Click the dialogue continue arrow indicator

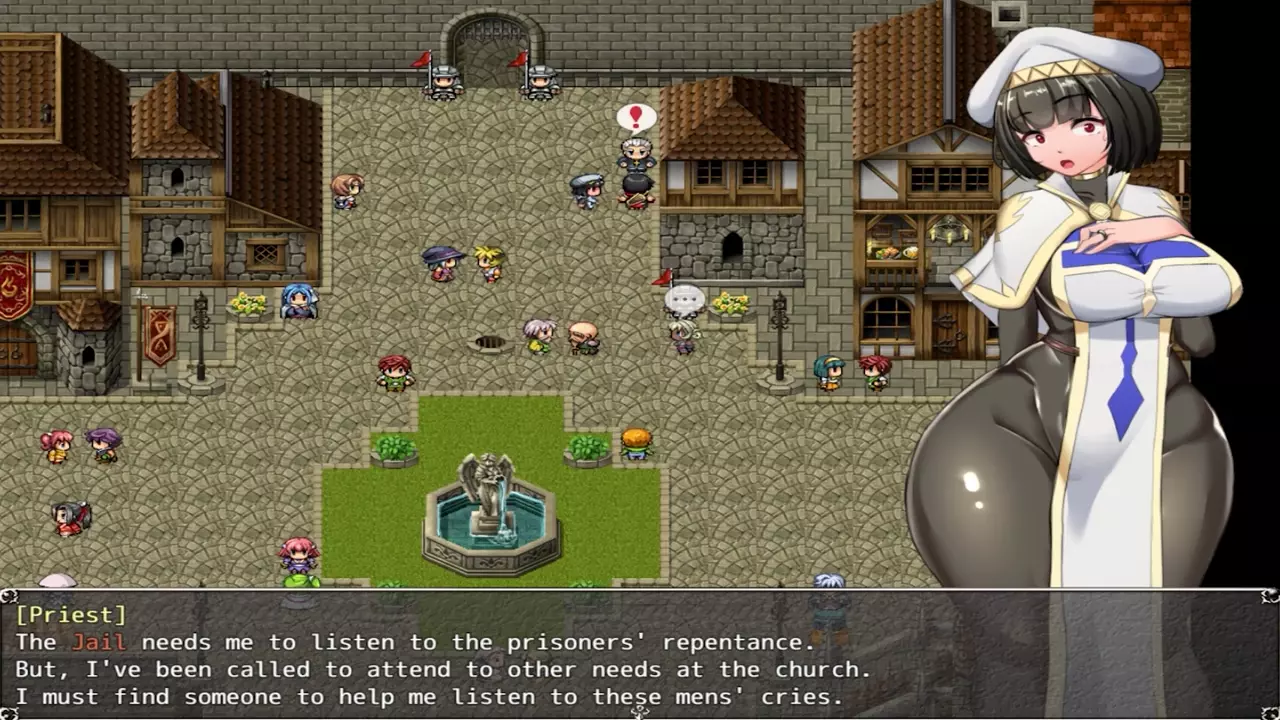[x=640, y=711]
